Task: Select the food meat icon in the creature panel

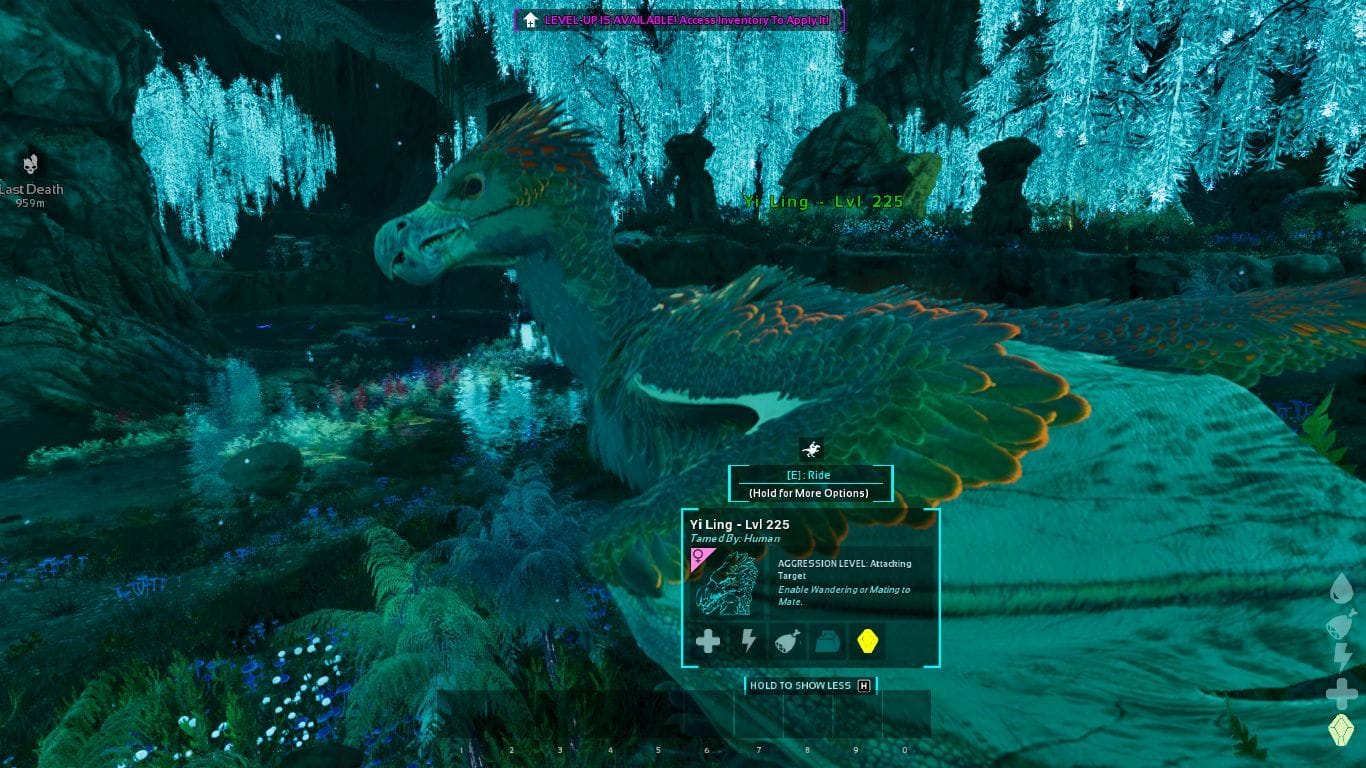Action: (x=787, y=641)
